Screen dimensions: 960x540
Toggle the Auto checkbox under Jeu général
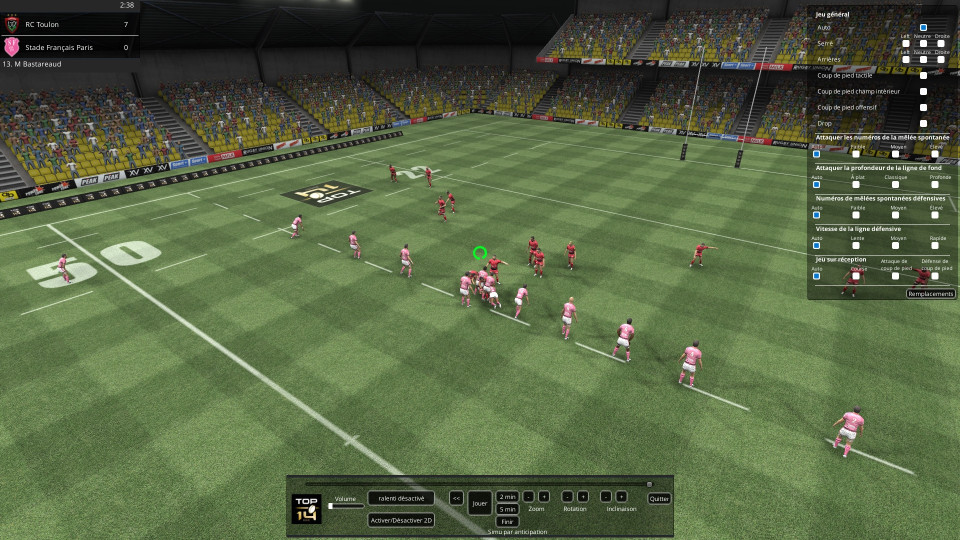click(x=923, y=28)
